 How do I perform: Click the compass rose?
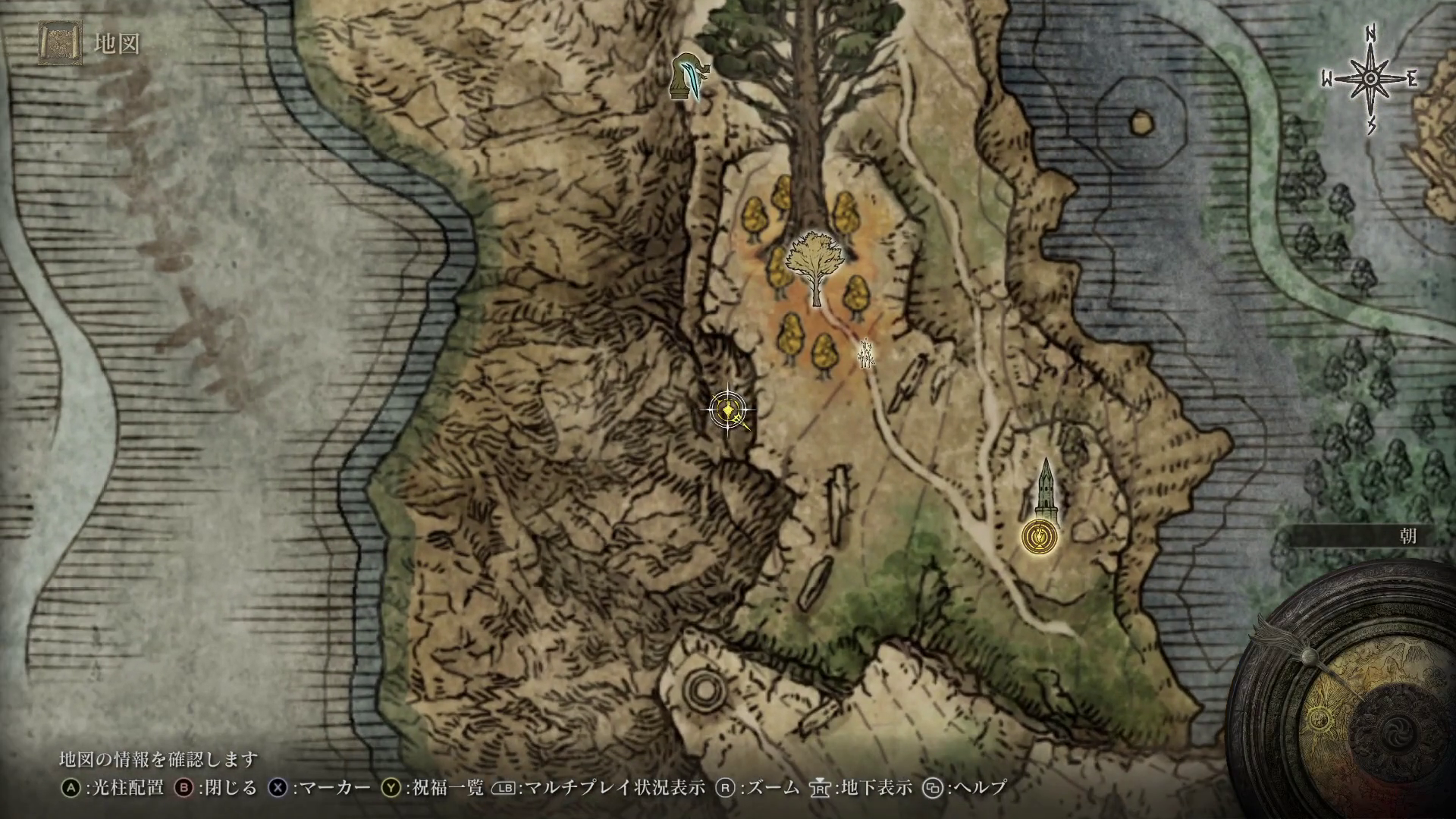[1371, 79]
